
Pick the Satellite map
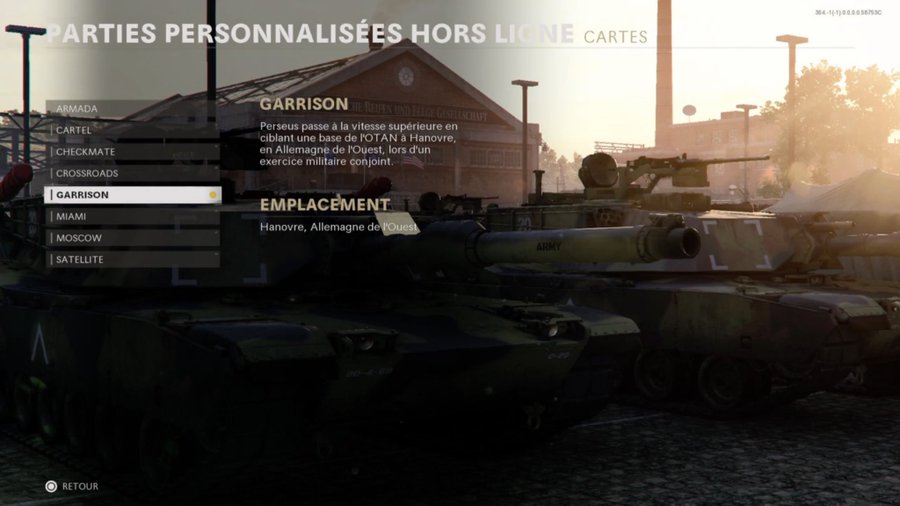pyautogui.click(x=132, y=260)
